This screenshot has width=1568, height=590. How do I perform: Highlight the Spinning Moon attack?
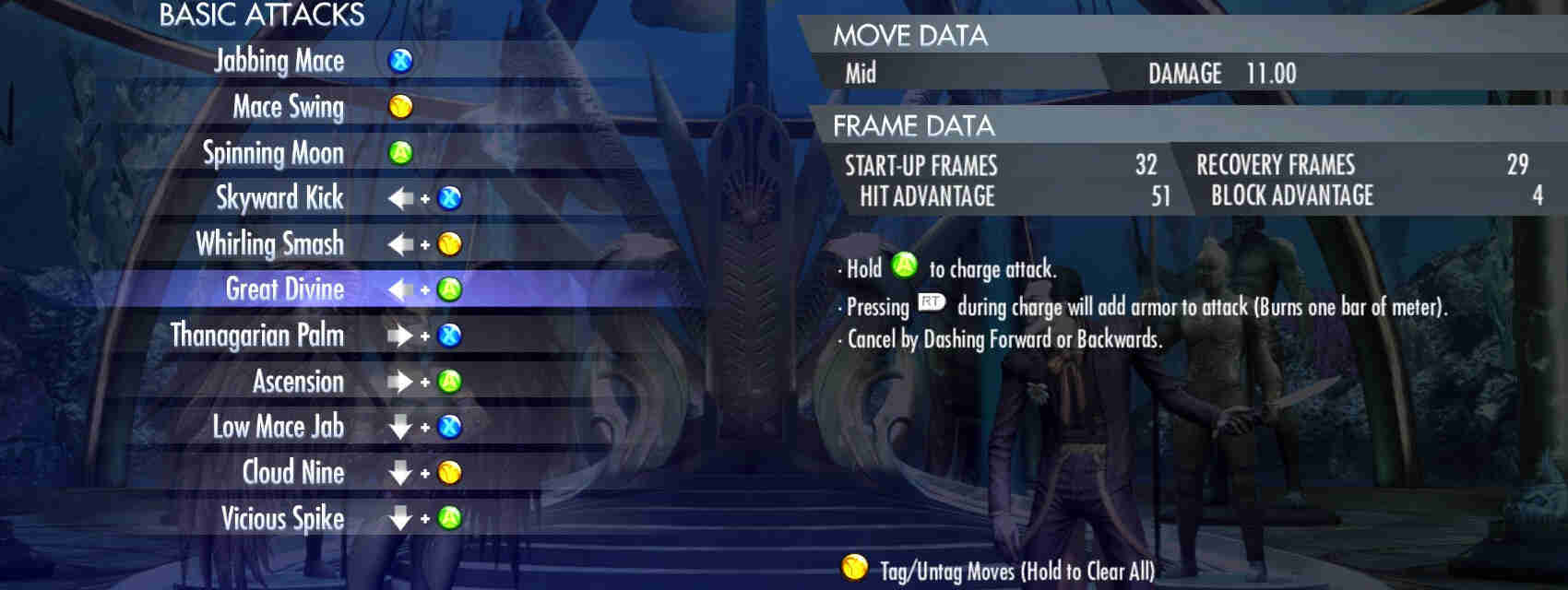click(x=273, y=153)
